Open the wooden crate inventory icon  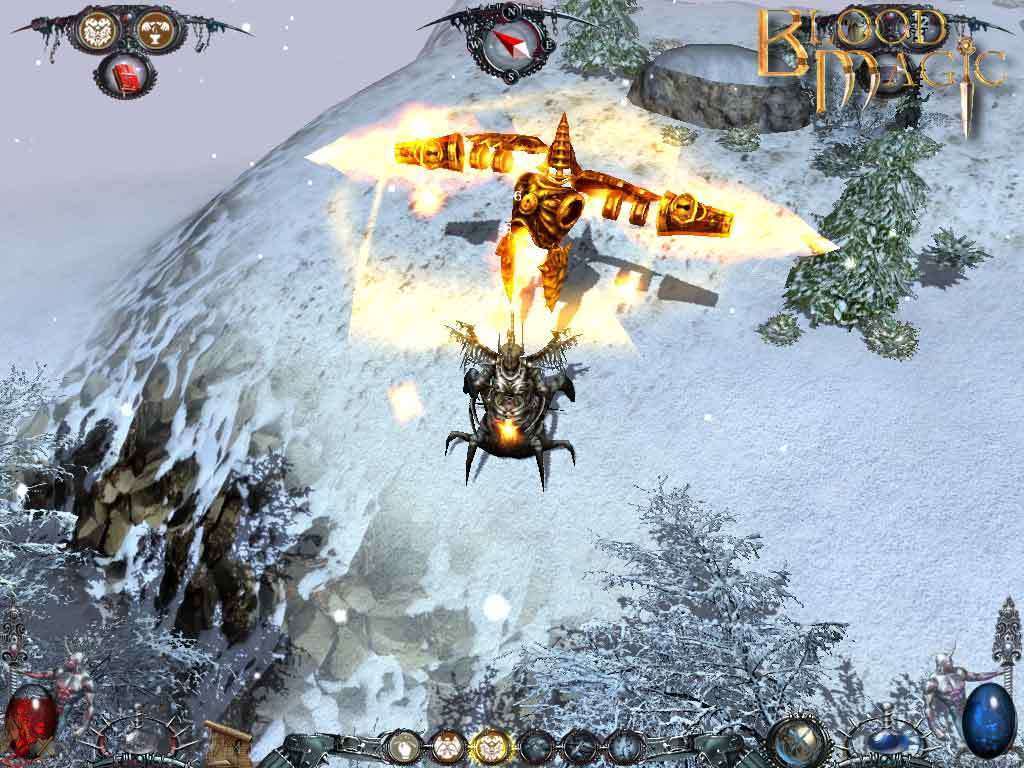point(227,742)
